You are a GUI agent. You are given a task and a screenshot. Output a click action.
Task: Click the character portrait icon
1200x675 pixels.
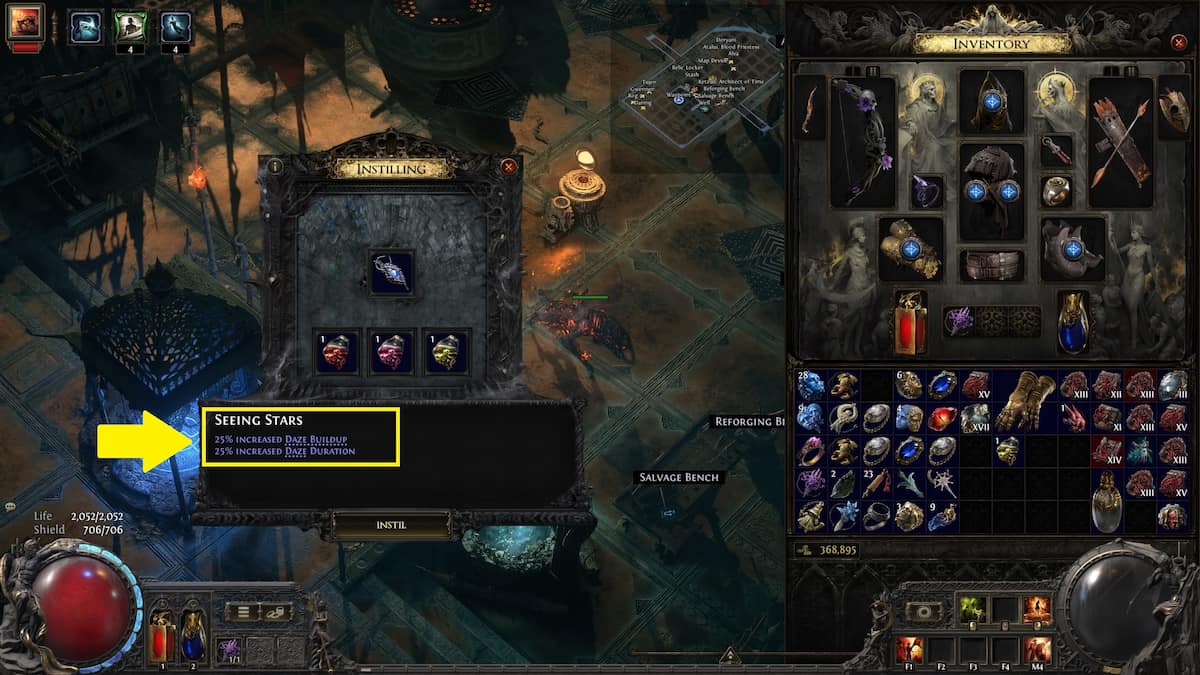tap(24, 24)
